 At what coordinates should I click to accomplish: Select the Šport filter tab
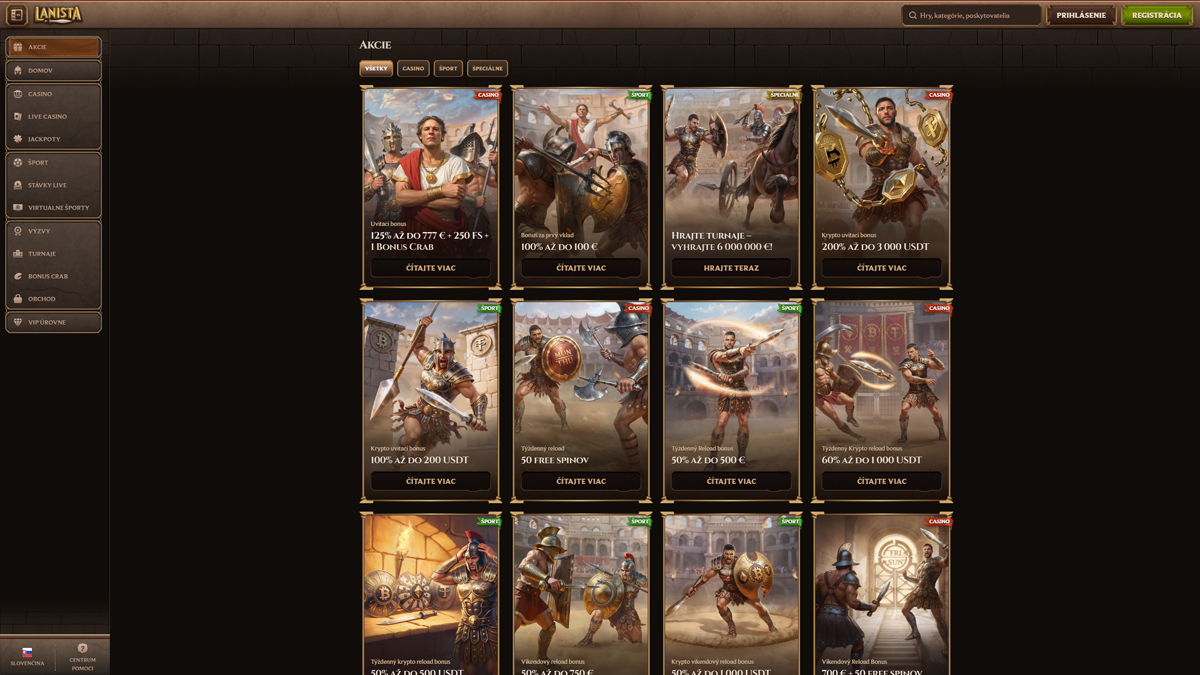coord(448,69)
